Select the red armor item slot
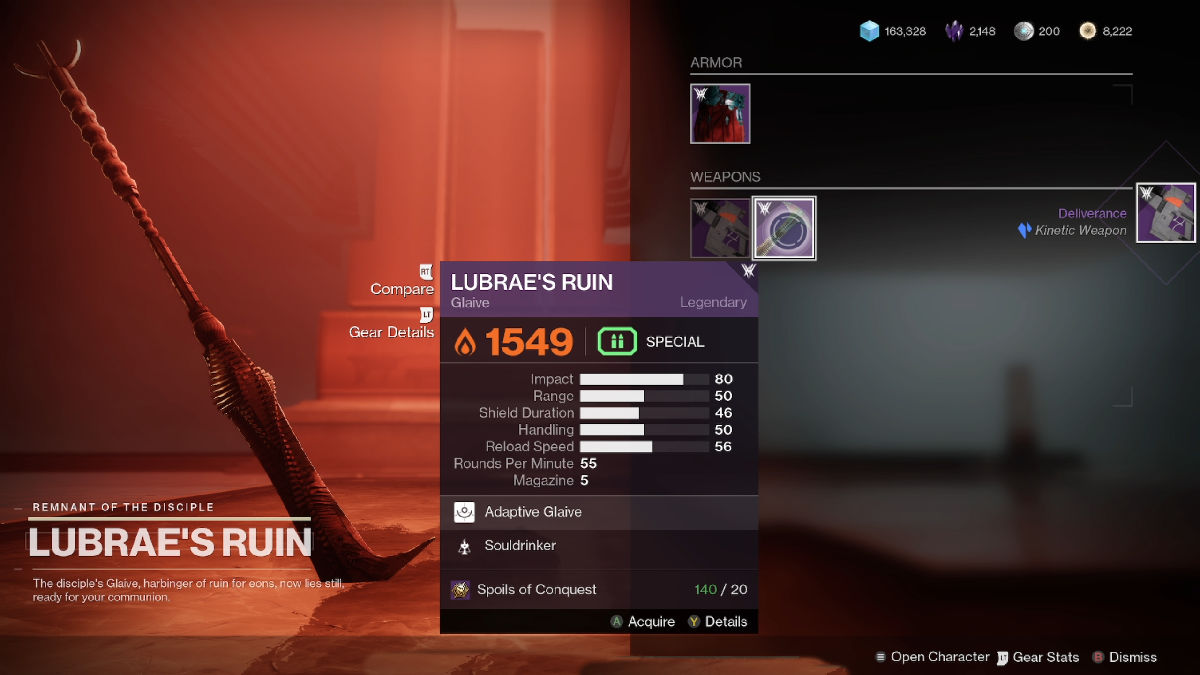Screen dimensions: 1200x675 720,113
